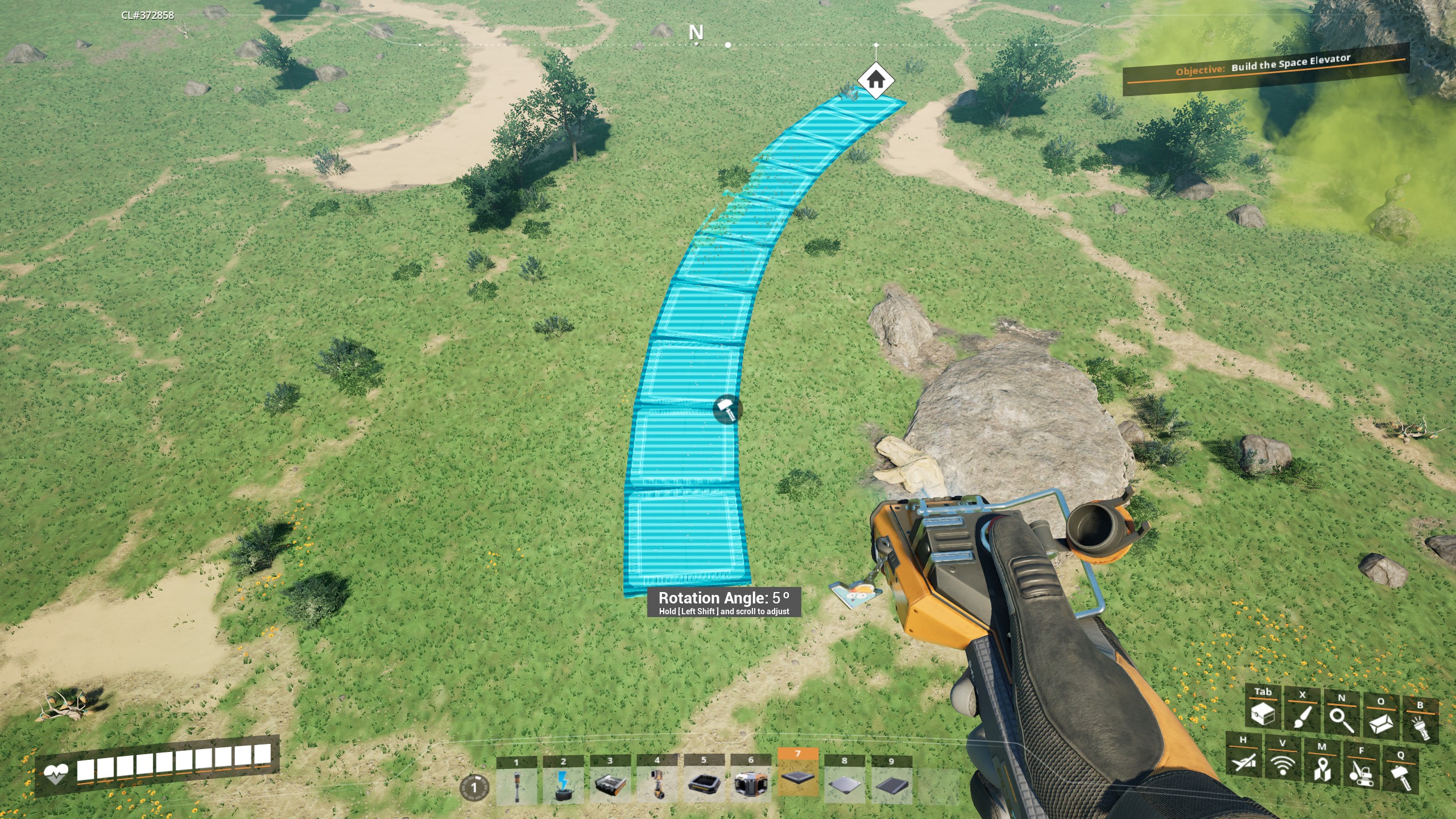Activate the dismantle wrecking crane icon
Viewport: 1456px width, 819px height.
(x=1361, y=772)
